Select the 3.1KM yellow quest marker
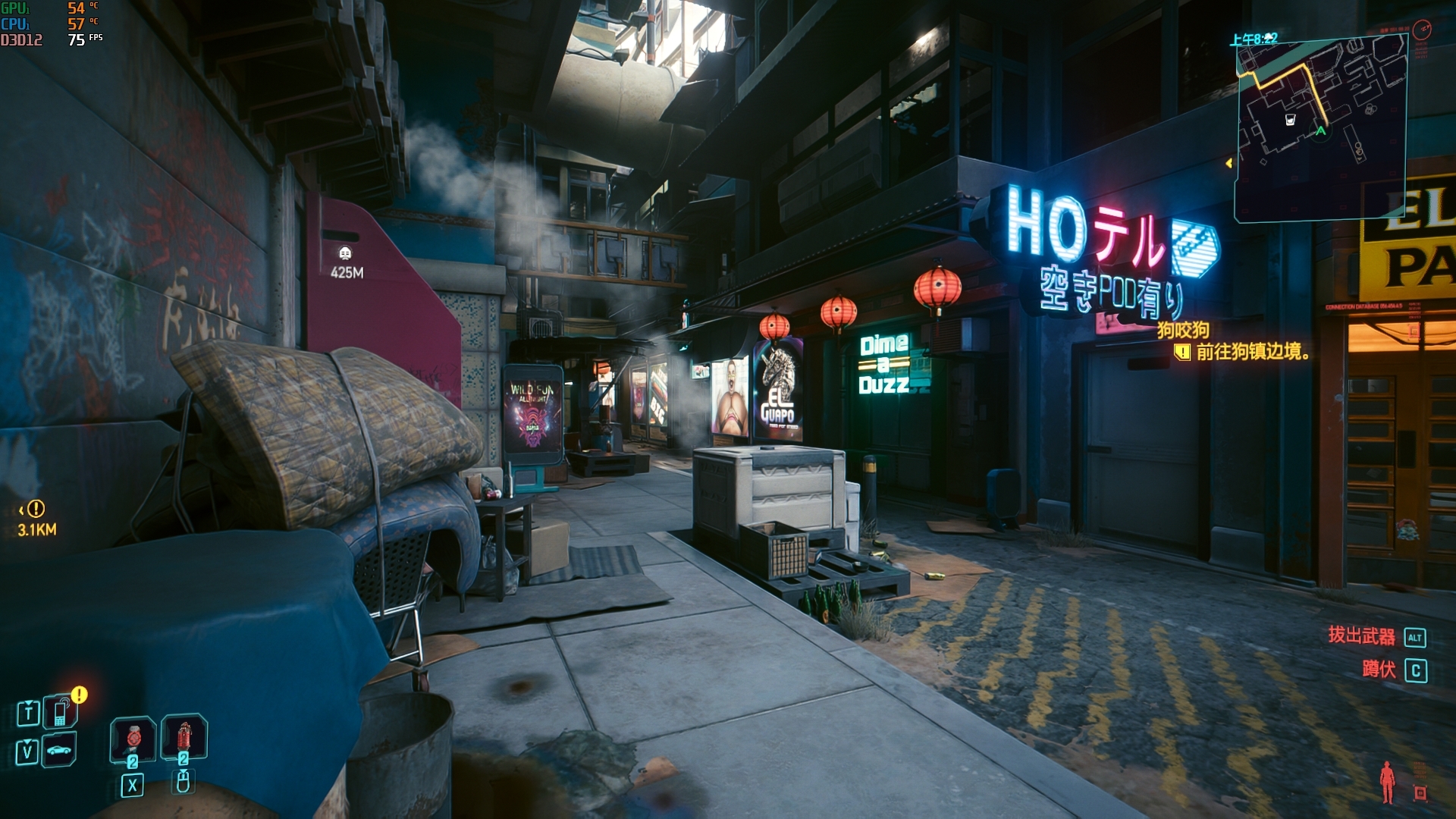 coord(36,509)
